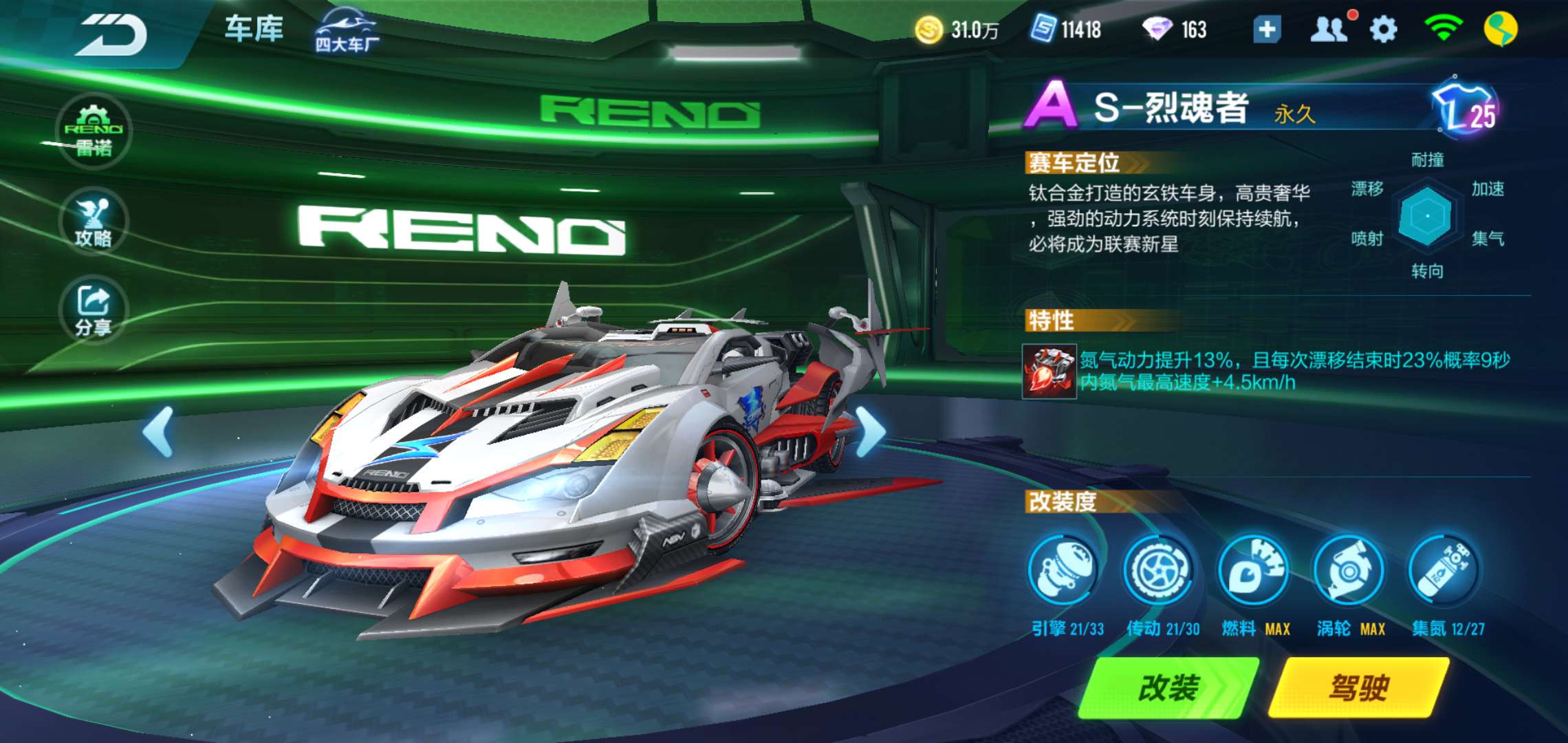Open the stats radar chart hexagon
This screenshot has height=743, width=1568.
tap(1427, 217)
